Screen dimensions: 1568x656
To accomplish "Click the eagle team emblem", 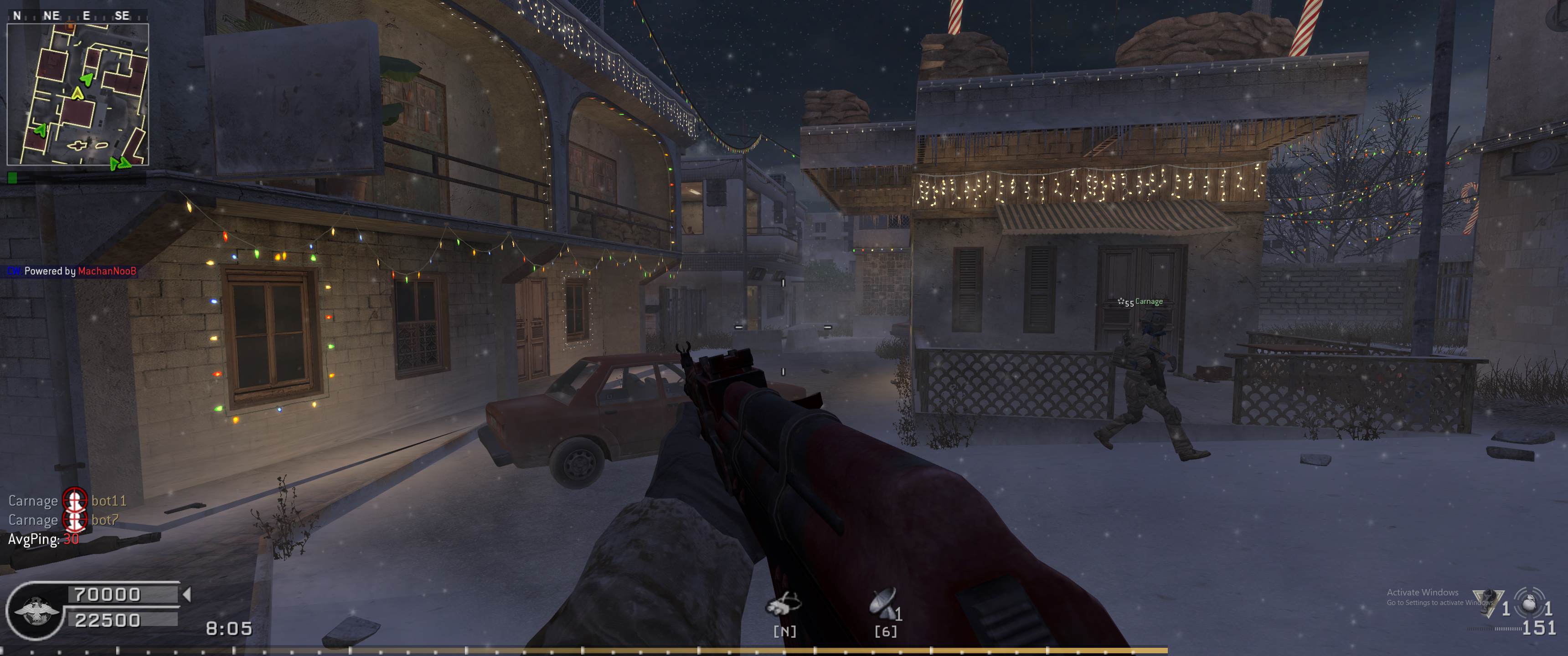I will click(x=35, y=611).
